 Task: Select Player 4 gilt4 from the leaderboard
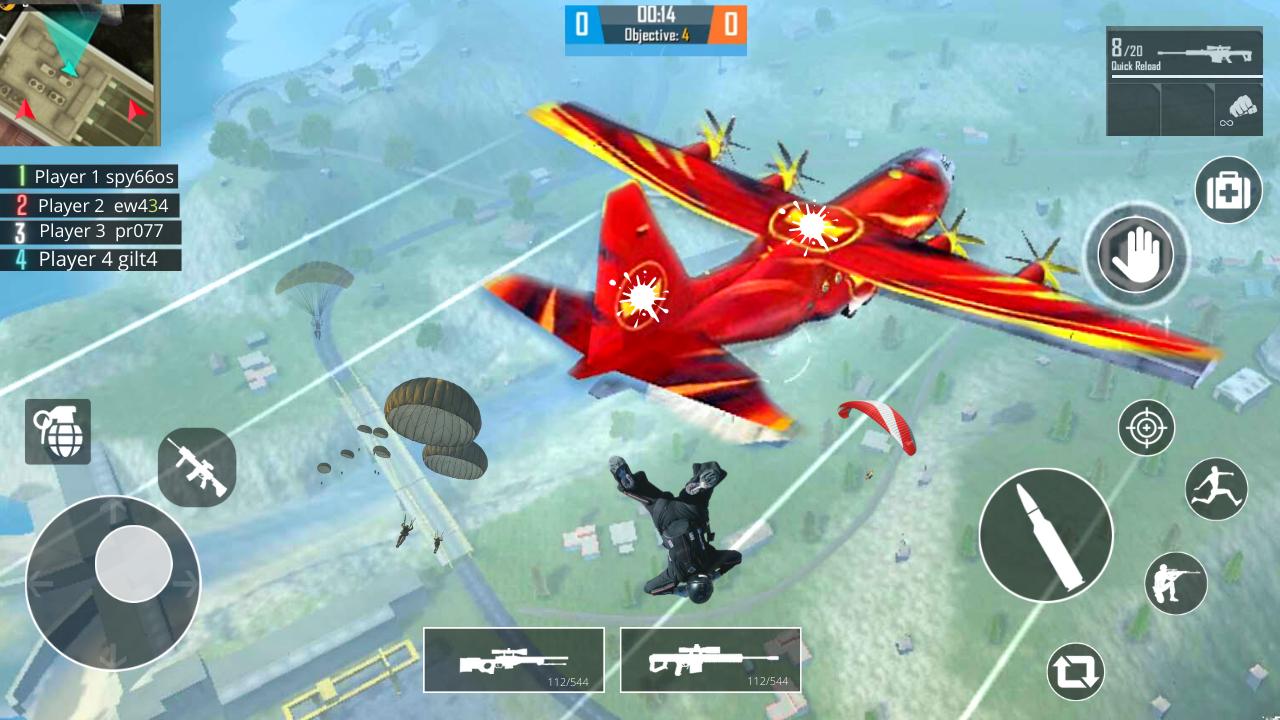click(90, 258)
